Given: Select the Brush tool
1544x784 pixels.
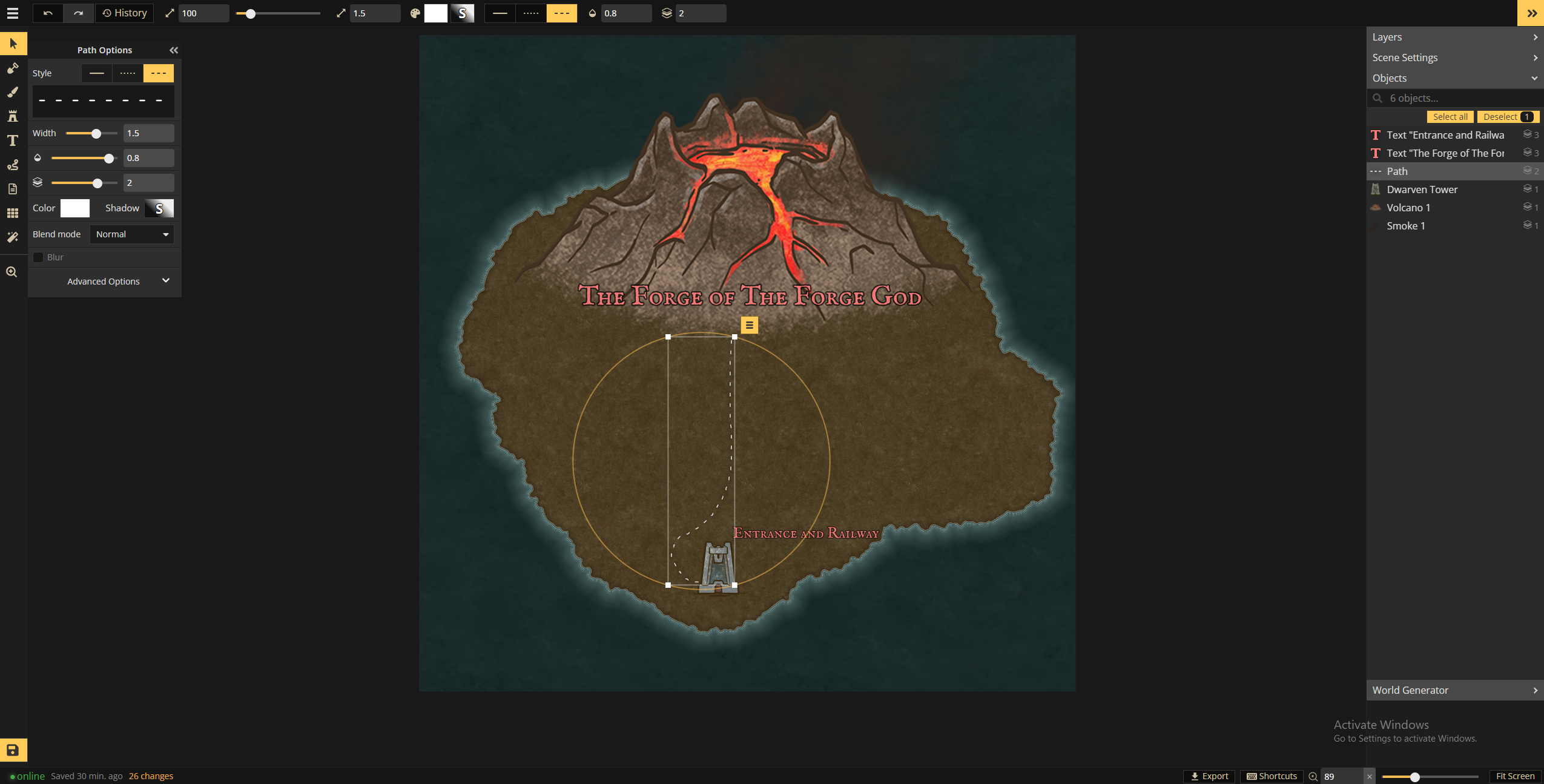Looking at the screenshot, I should point(13,92).
